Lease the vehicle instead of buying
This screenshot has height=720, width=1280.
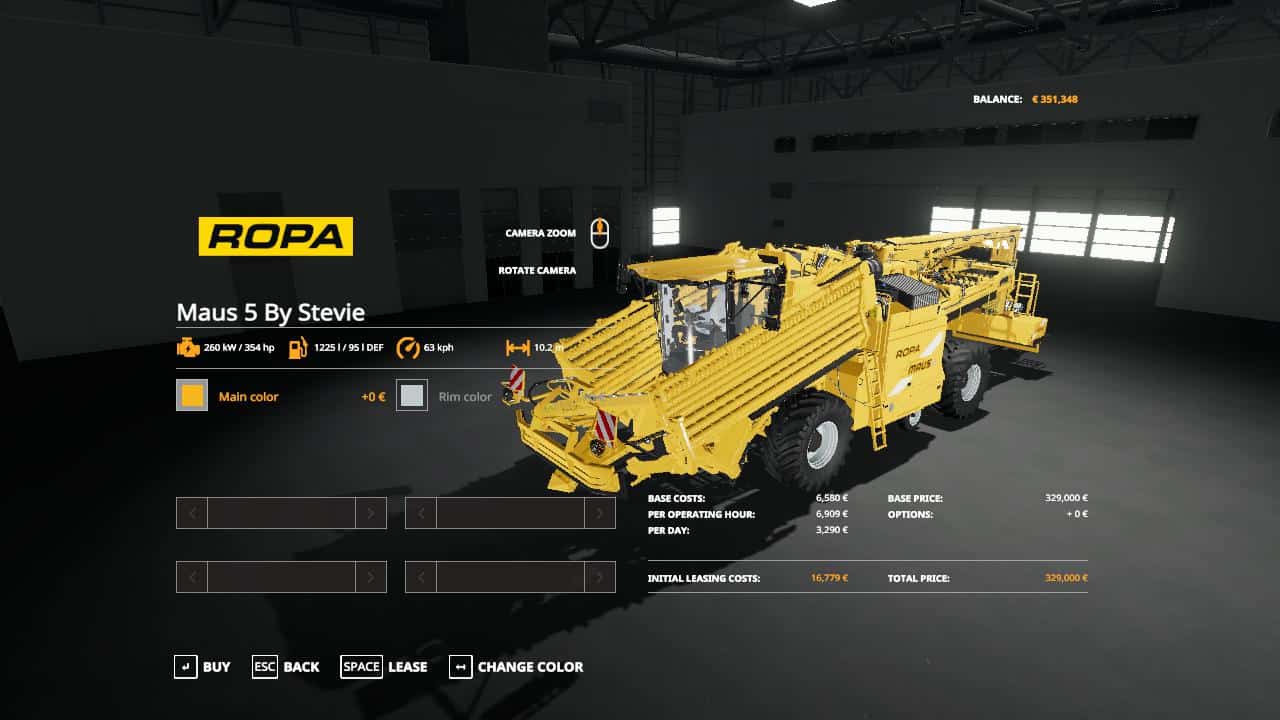[x=384, y=667]
